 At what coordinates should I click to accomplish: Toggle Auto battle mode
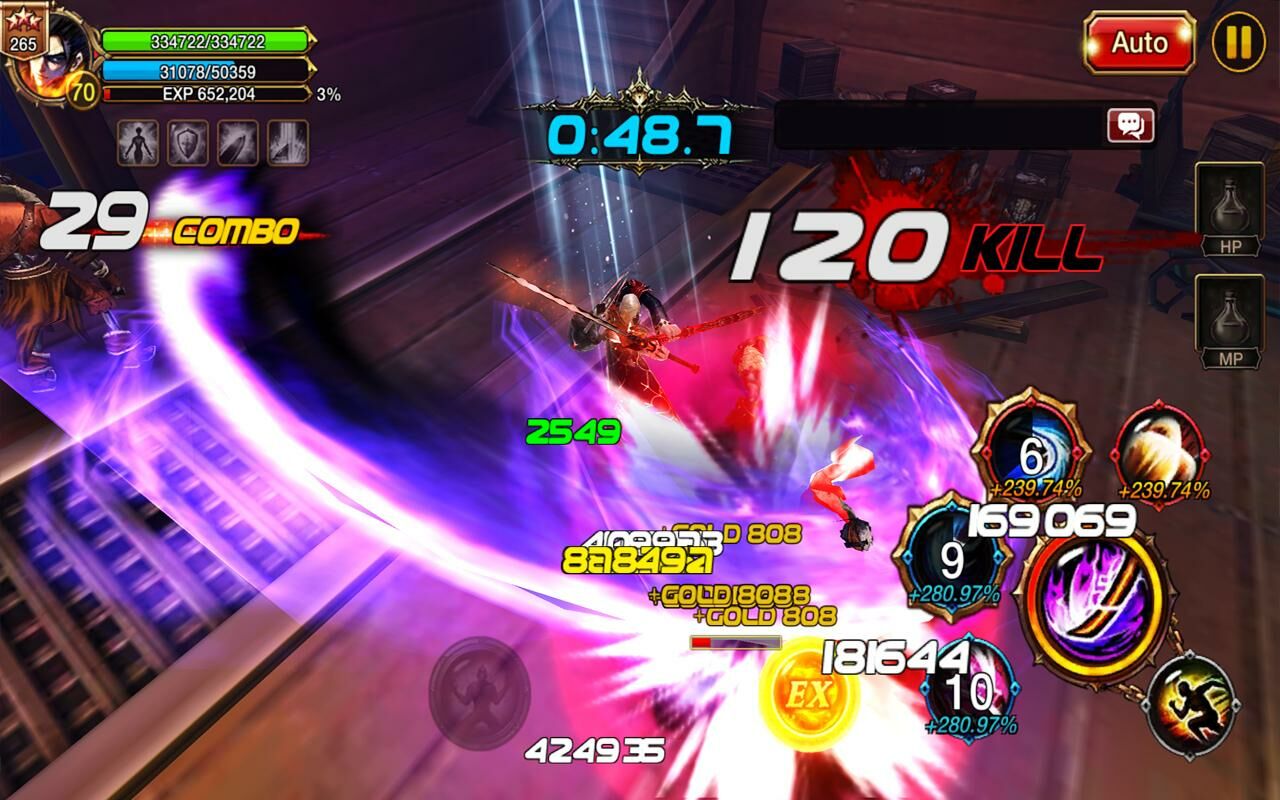tap(1139, 43)
